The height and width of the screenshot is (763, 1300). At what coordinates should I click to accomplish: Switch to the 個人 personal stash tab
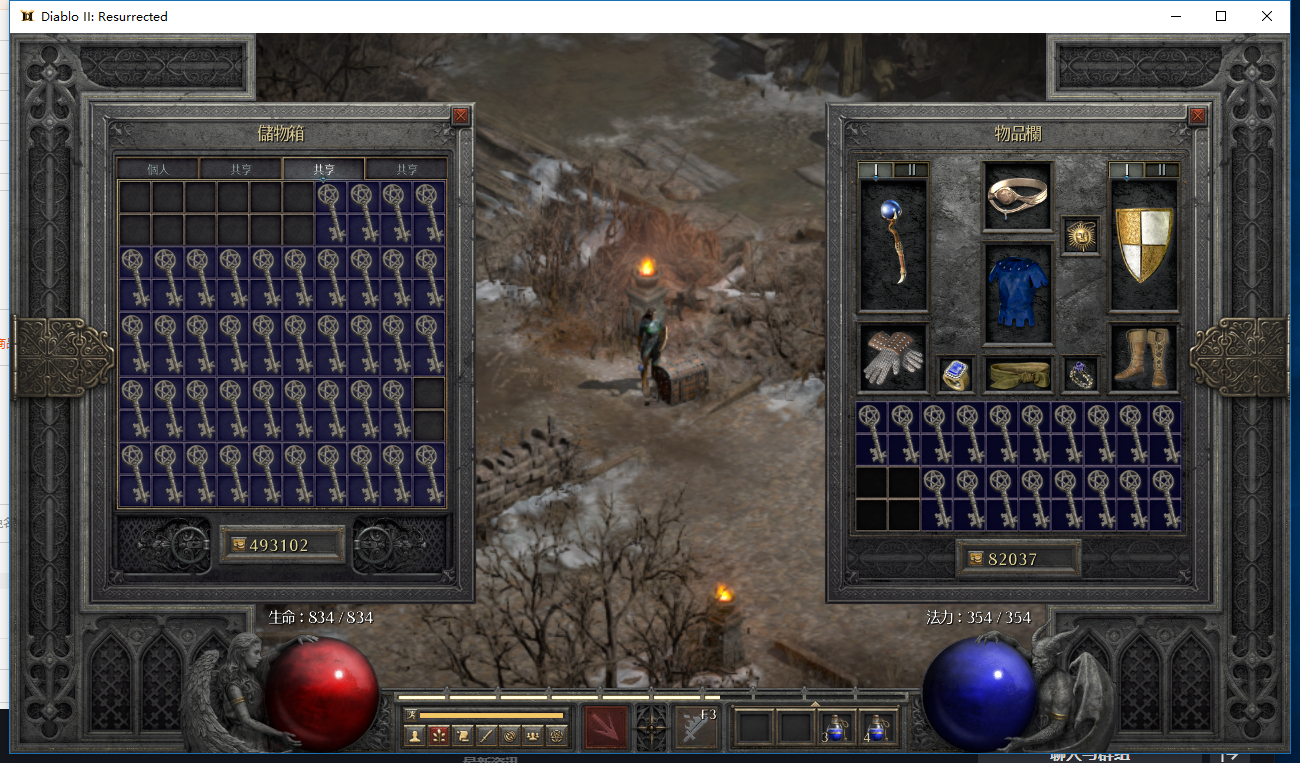[158, 169]
